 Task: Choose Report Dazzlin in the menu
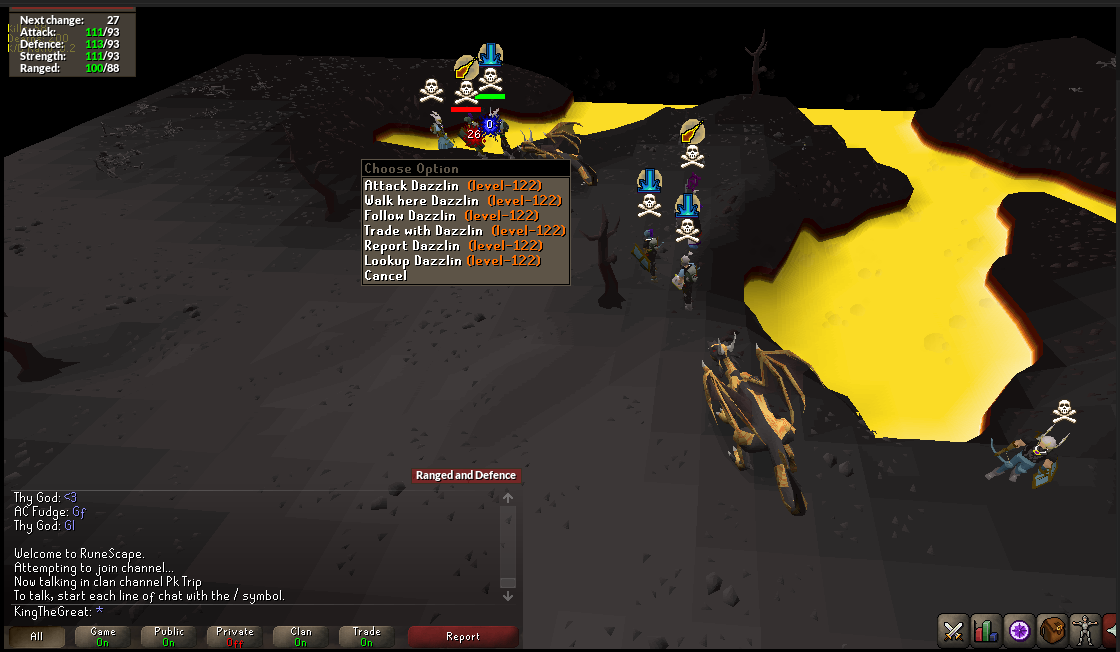pos(453,246)
